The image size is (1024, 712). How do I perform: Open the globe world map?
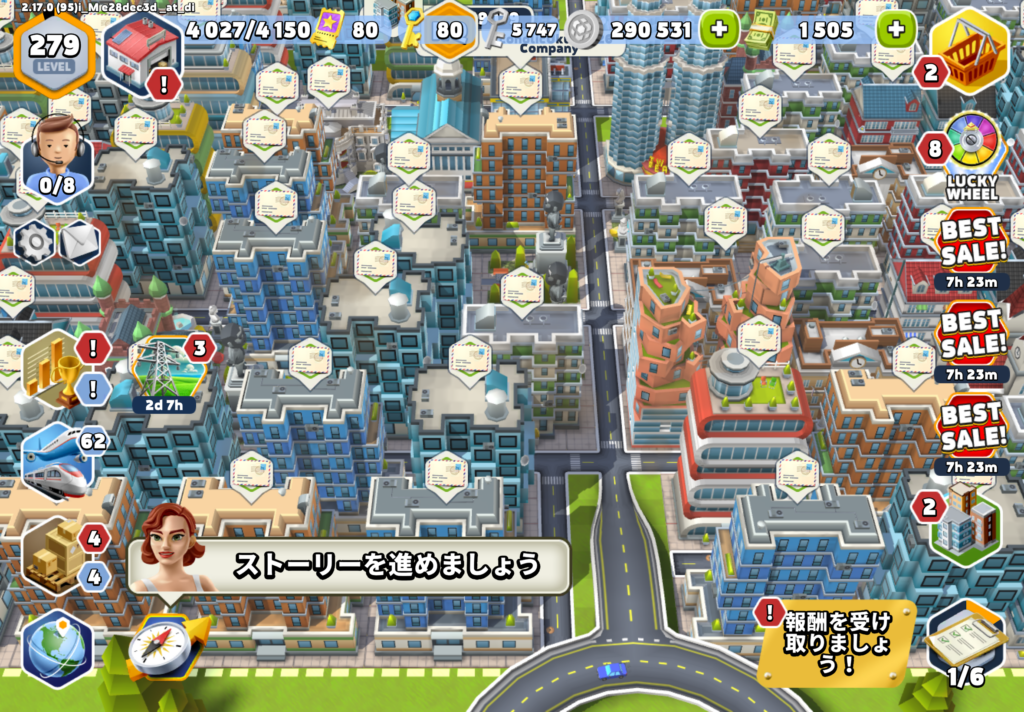pos(57,647)
